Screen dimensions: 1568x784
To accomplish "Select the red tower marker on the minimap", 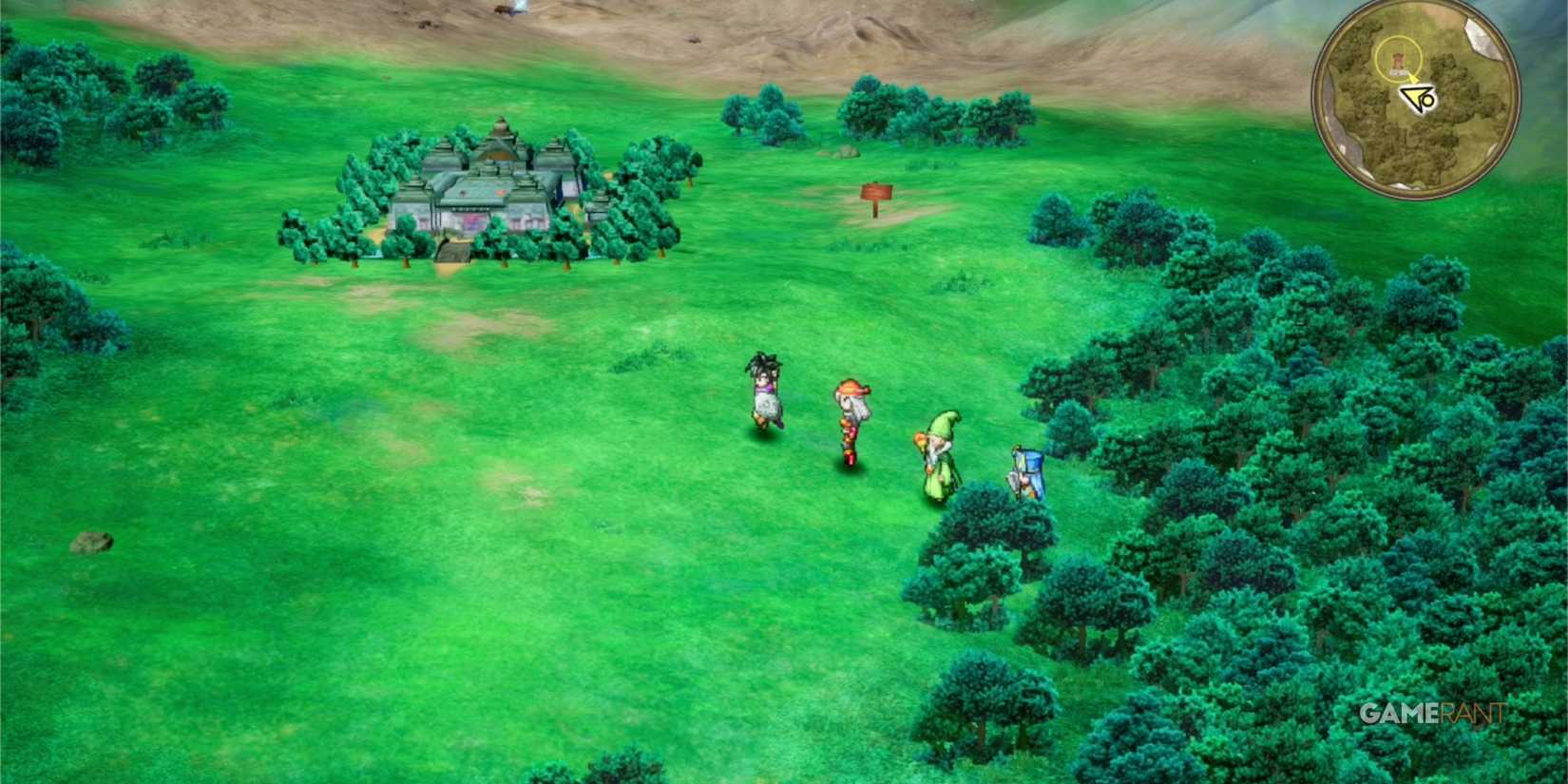I will [x=1398, y=59].
